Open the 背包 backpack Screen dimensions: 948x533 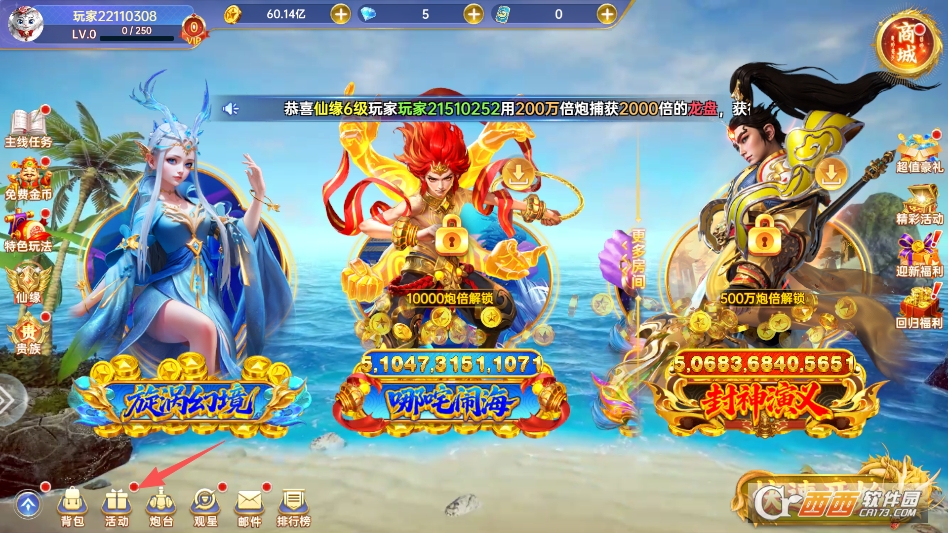point(72,507)
